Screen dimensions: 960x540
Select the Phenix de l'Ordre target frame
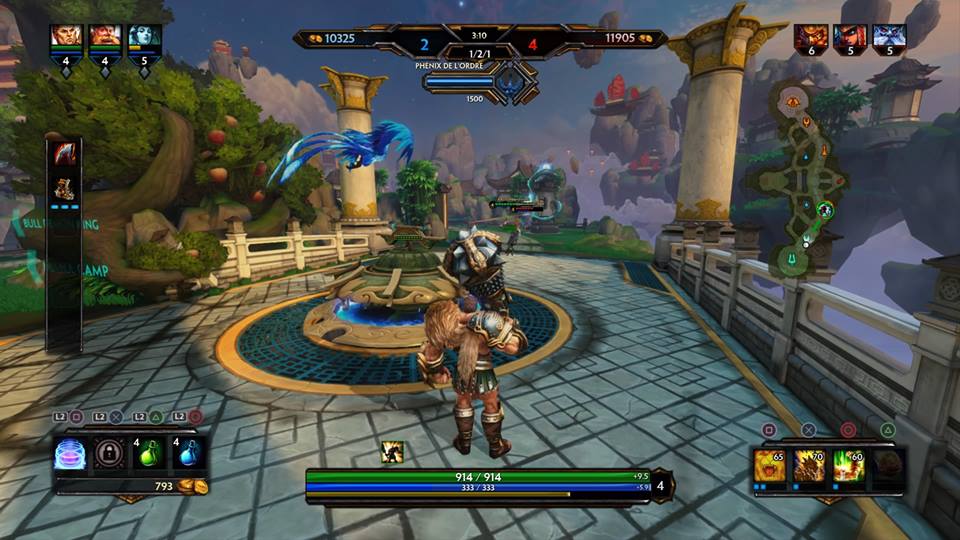coord(481,81)
